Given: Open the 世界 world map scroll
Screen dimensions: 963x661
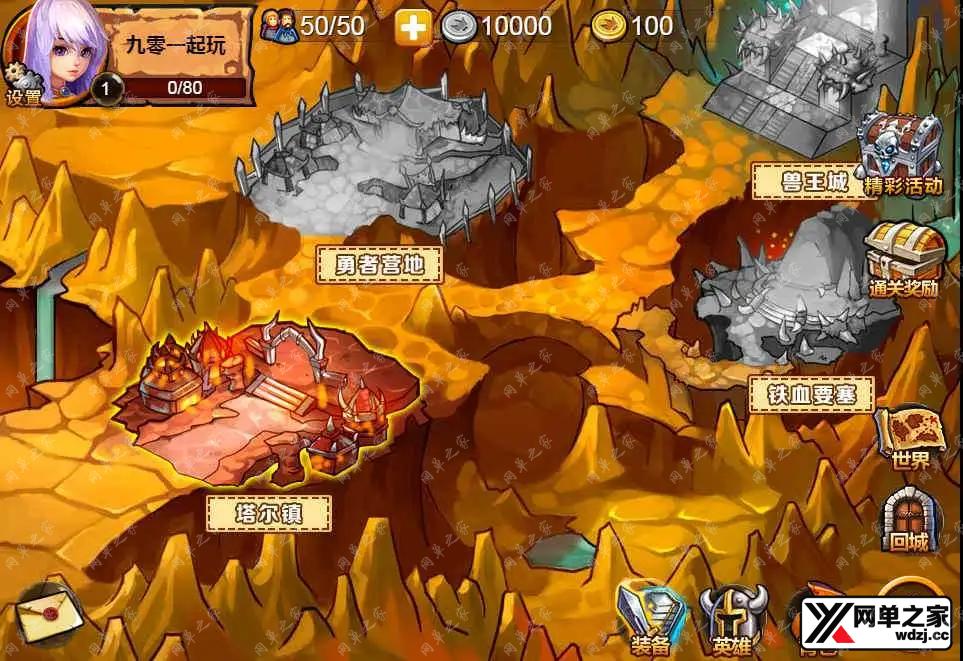Looking at the screenshot, I should pyautogui.click(x=910, y=436).
